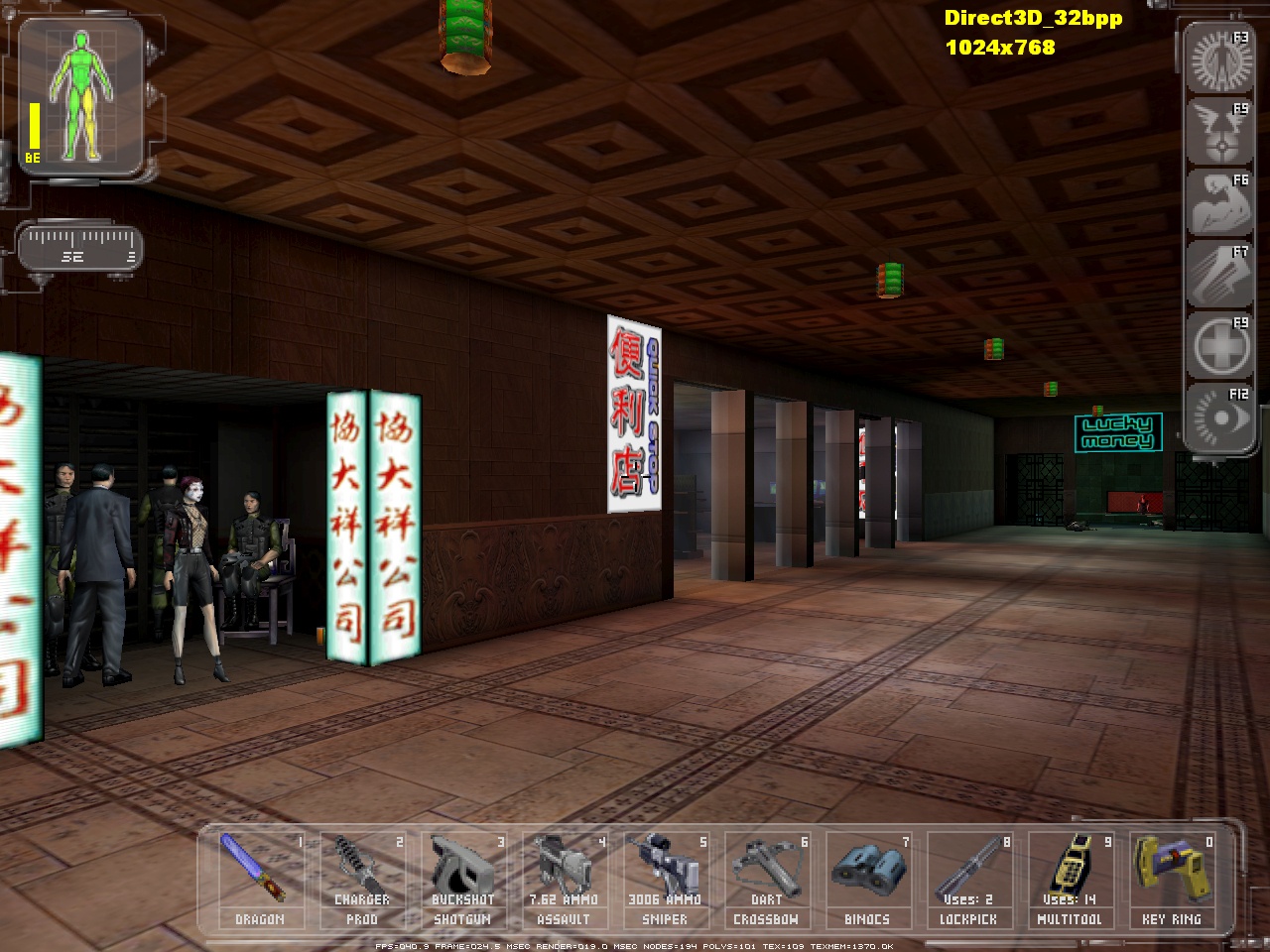Select the Multitool belt slot
This screenshot has height=952, width=1270.
click(1071, 879)
